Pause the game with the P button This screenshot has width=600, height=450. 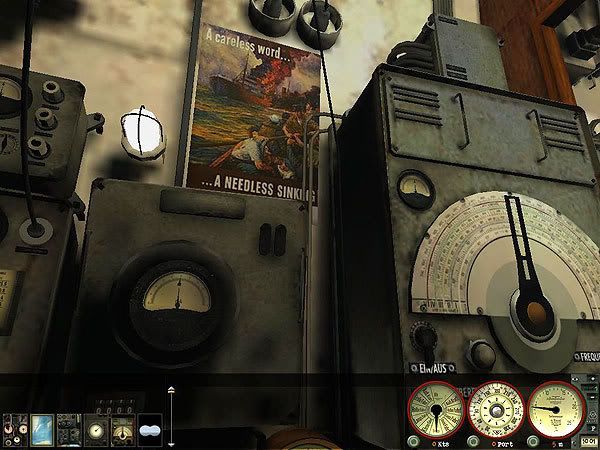pyautogui.click(x=592, y=428)
